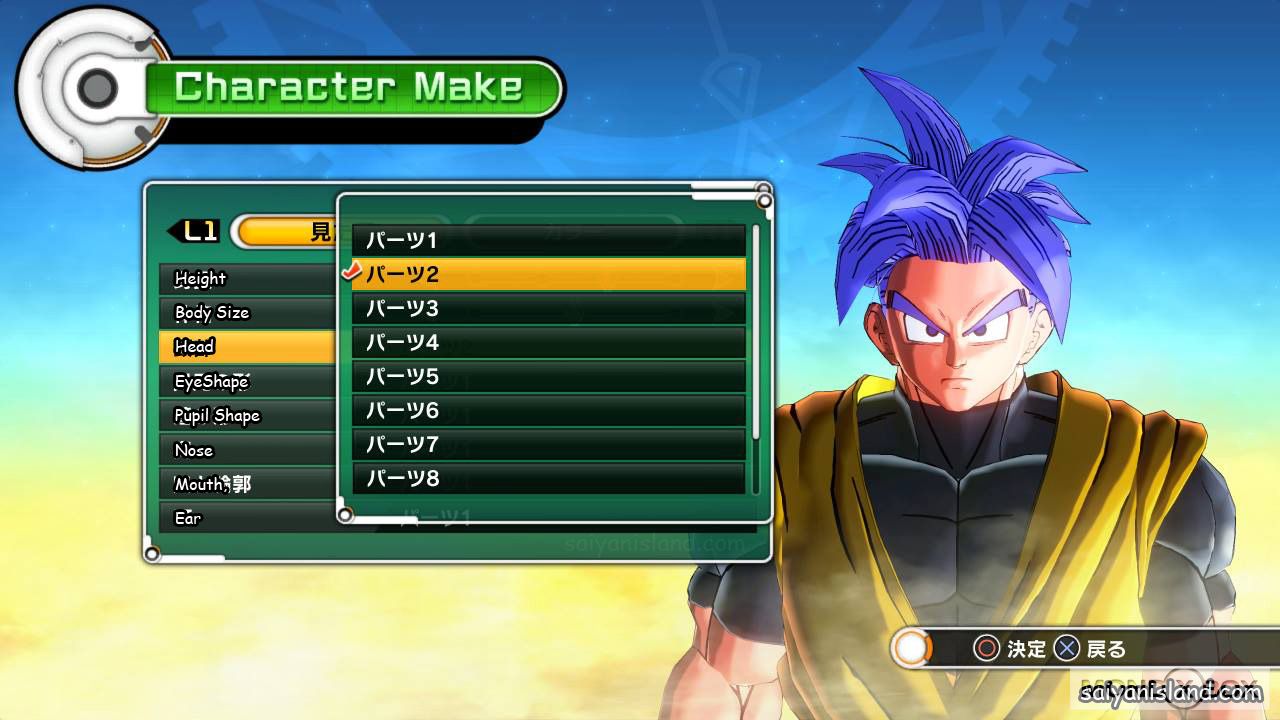Image resolution: width=1280 pixels, height=720 pixels.
Task: Click the white circle button in the bottom bar
Action: point(911,648)
